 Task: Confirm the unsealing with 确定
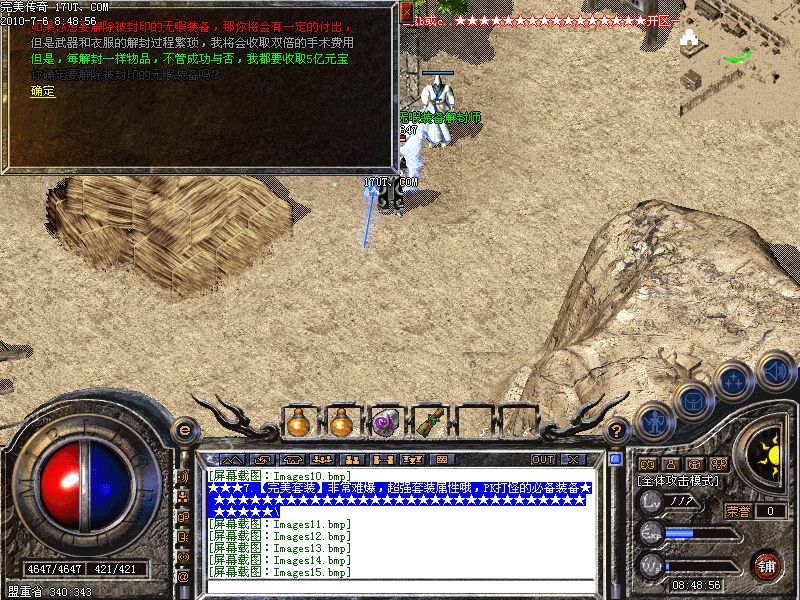pos(43,91)
